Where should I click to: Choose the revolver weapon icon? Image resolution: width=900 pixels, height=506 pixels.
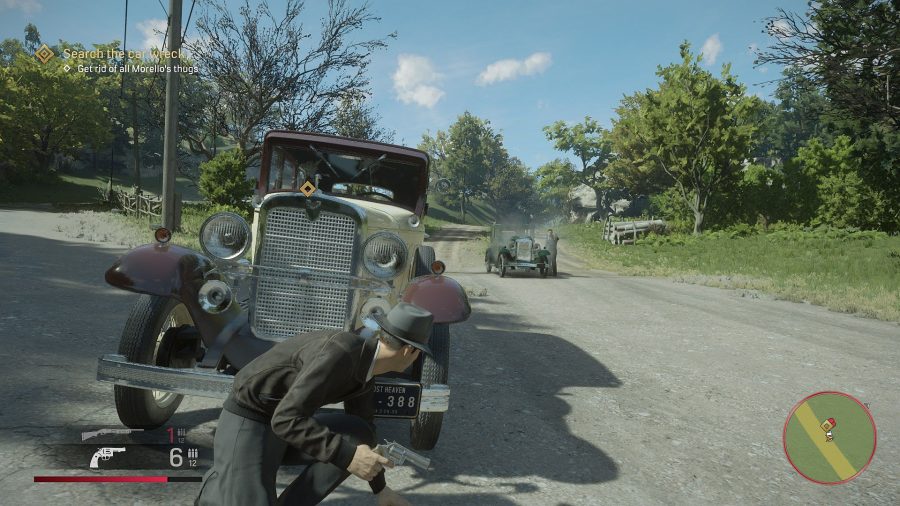[107, 457]
